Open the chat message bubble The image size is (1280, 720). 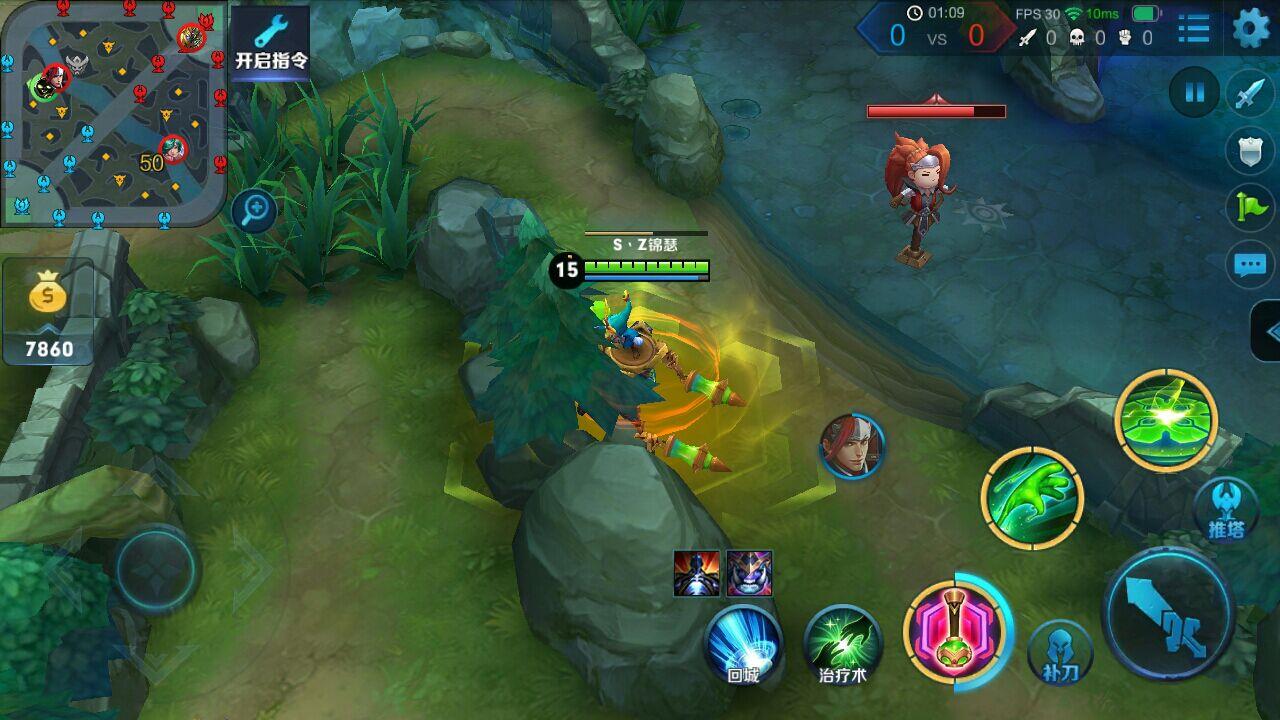(x=1250, y=264)
